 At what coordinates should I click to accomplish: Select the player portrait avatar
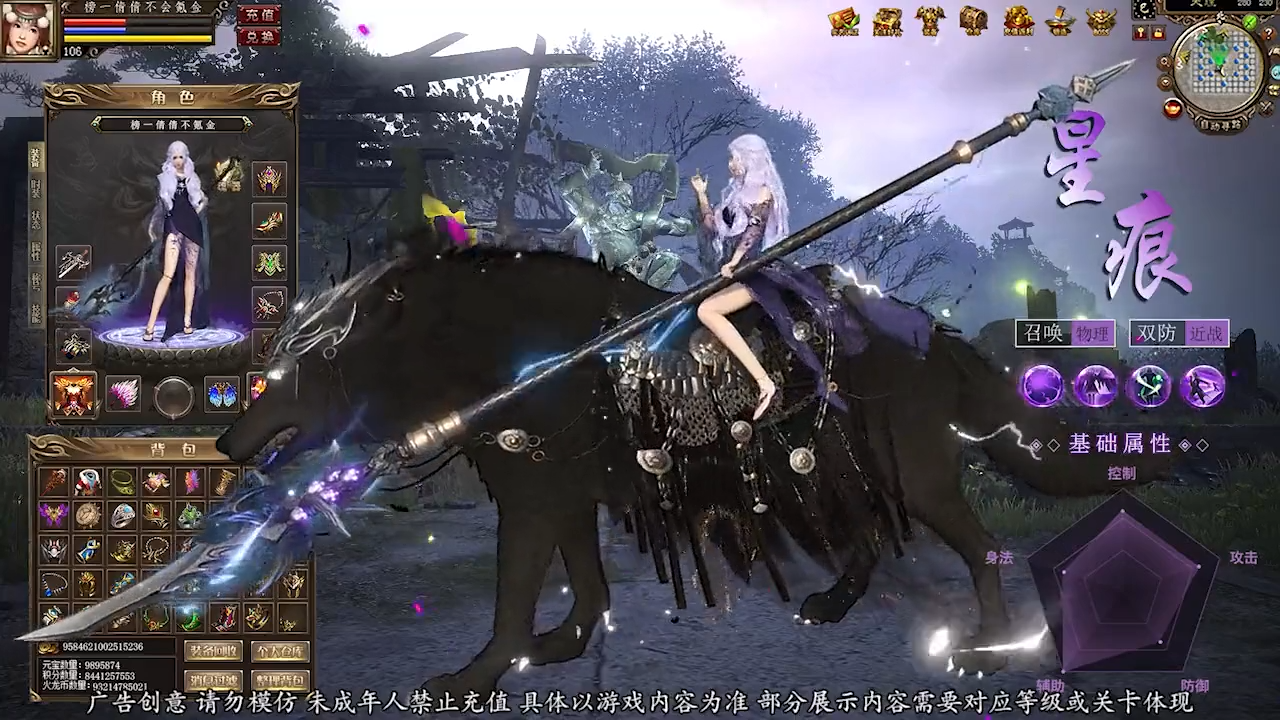pos(27,29)
